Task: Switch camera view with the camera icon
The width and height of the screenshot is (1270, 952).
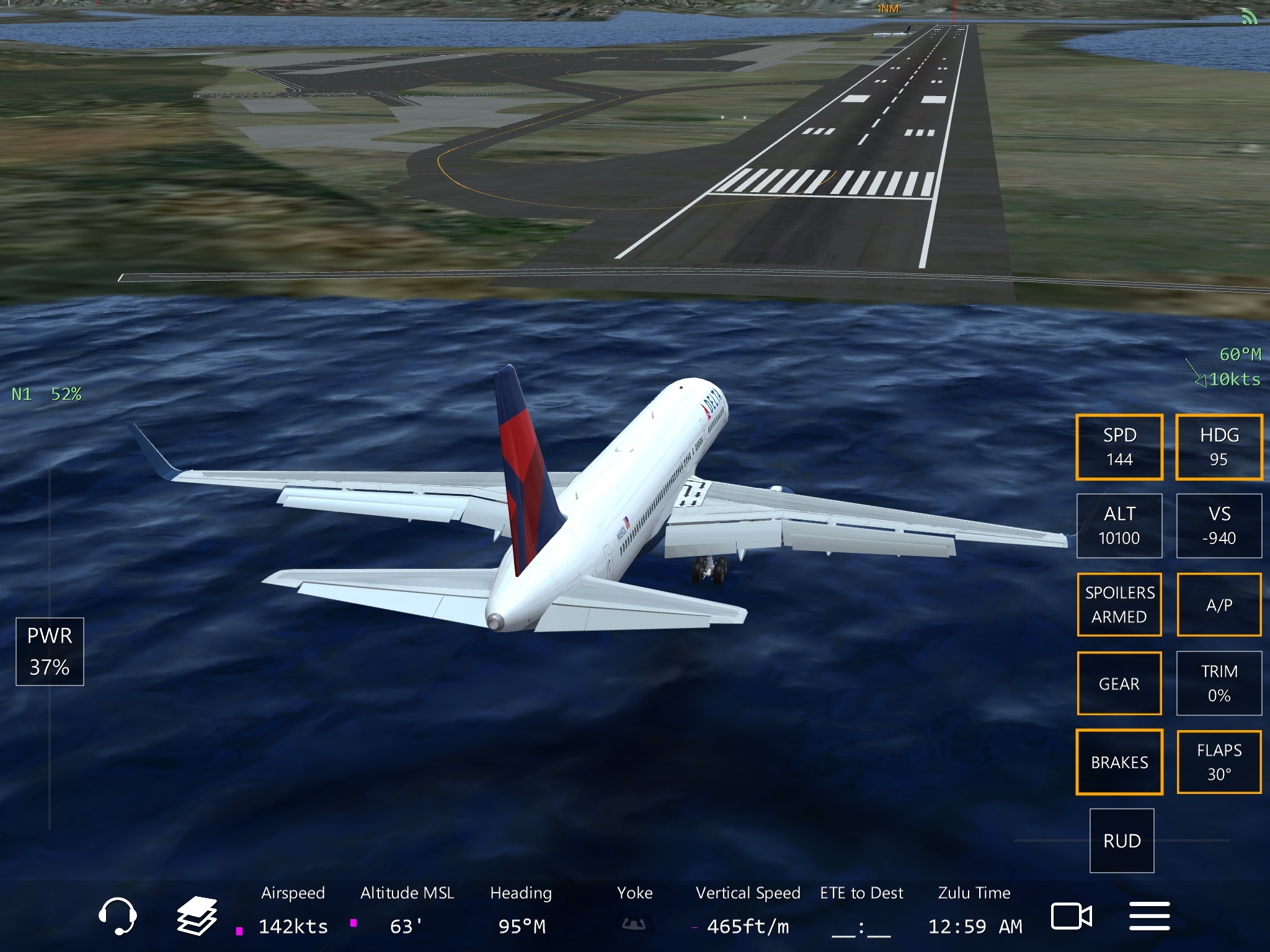Action: point(1071,916)
